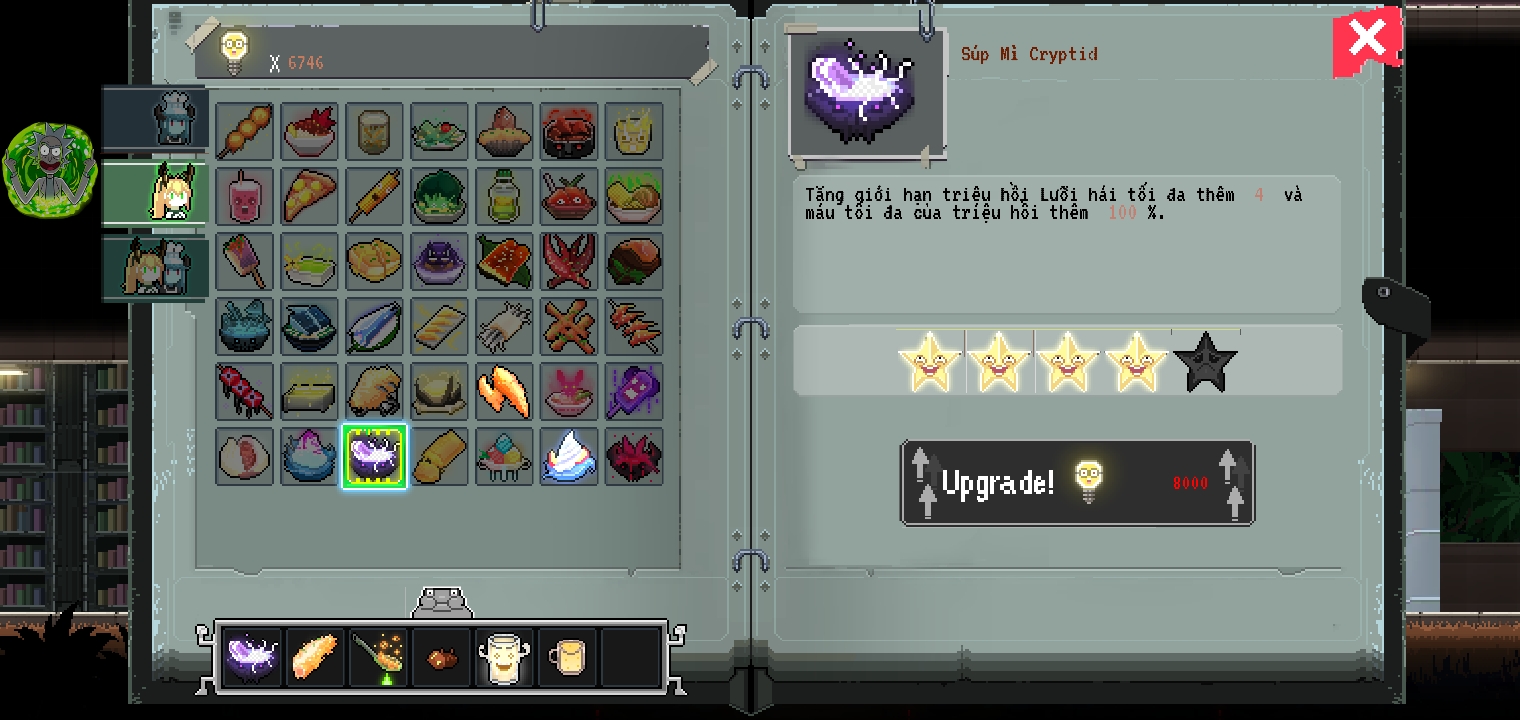Choose the pizza slice recipe
1520x720 pixels.
pyautogui.click(x=309, y=196)
